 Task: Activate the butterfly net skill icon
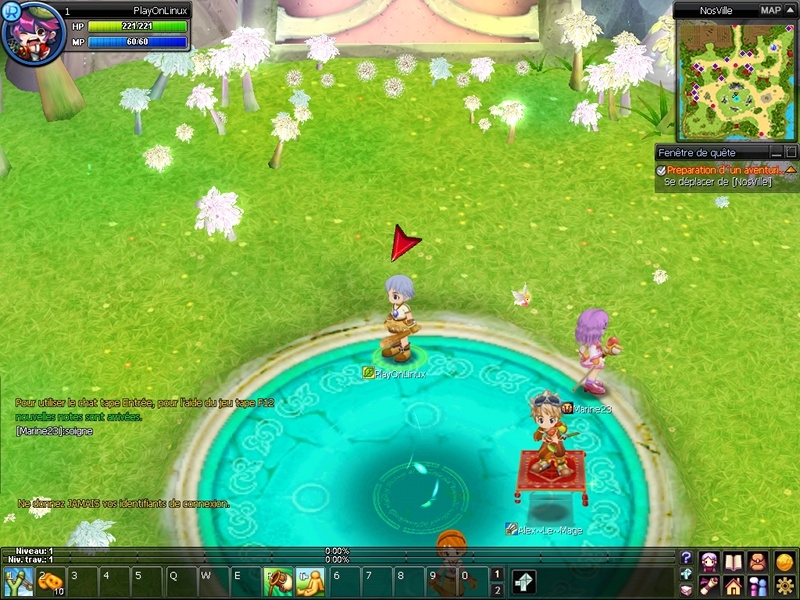(277, 581)
